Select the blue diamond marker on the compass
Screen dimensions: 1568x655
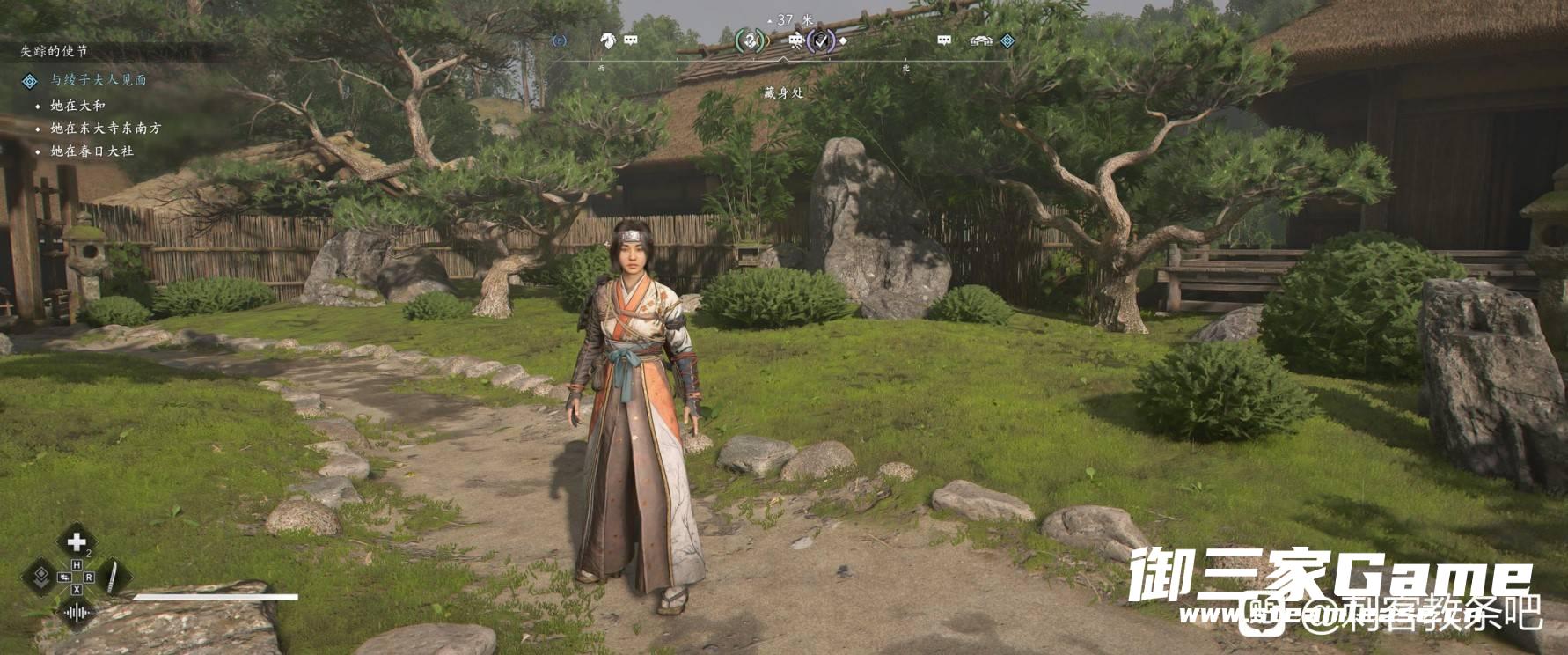[1007, 40]
